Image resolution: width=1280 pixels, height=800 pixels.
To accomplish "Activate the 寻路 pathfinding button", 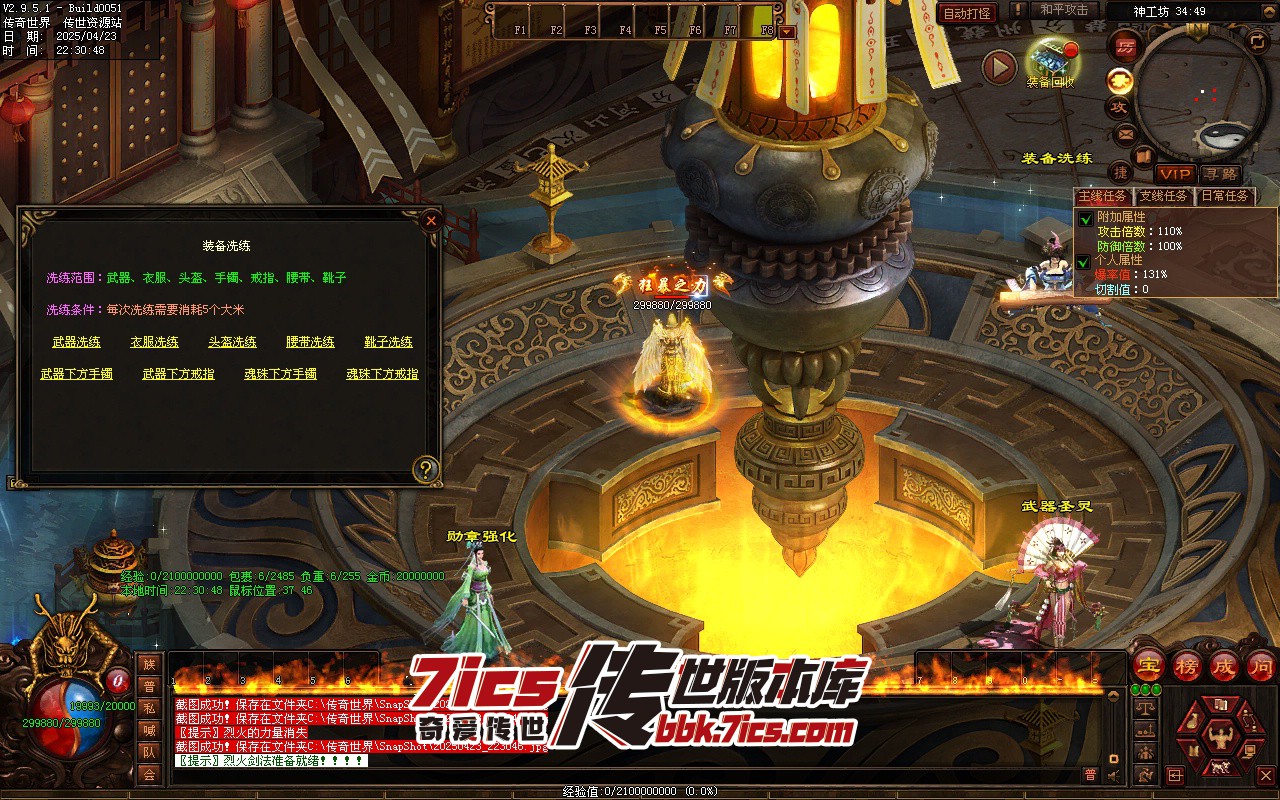I will coord(1219,174).
